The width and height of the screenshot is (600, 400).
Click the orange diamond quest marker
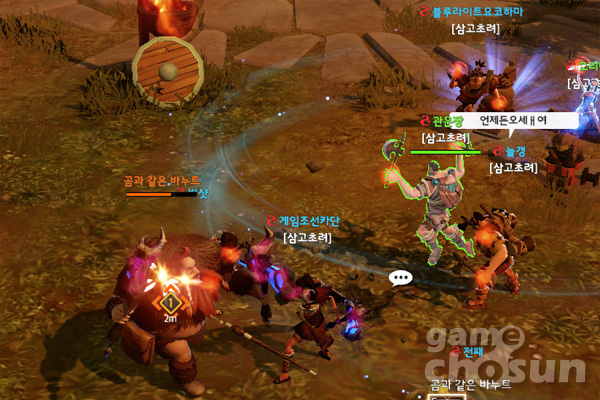[171, 301]
